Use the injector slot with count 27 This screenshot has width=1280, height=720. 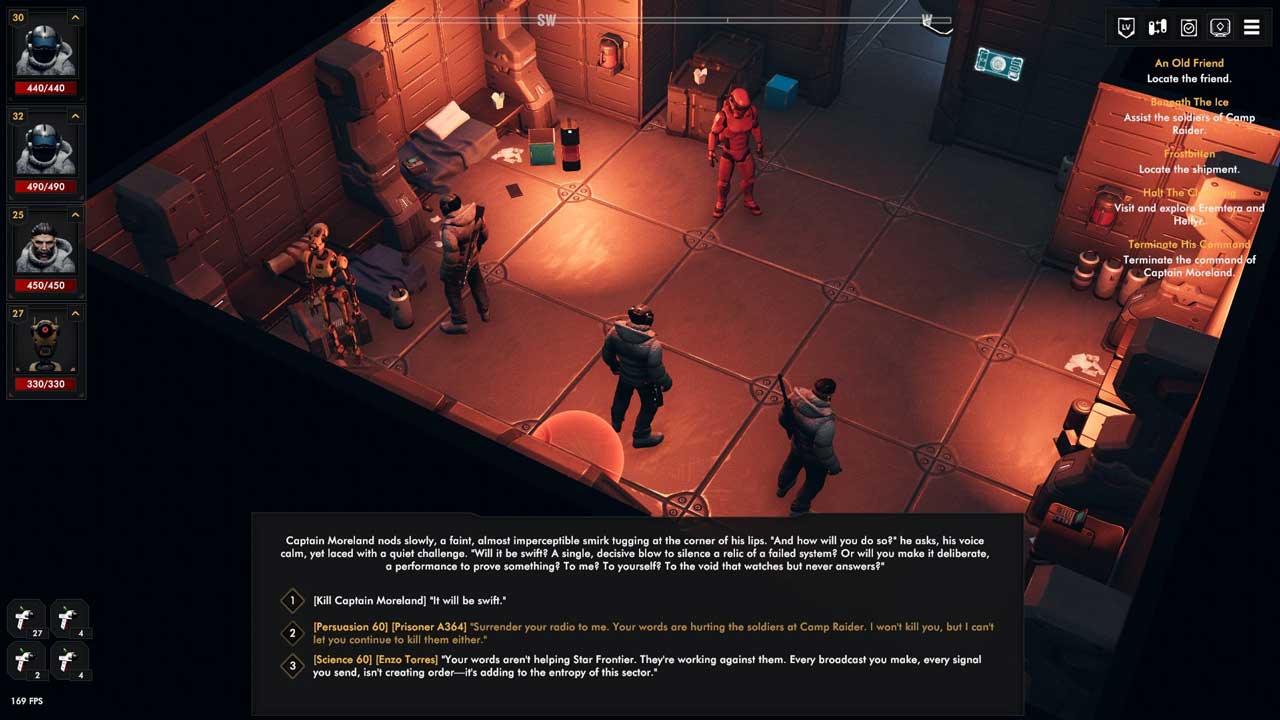26,618
